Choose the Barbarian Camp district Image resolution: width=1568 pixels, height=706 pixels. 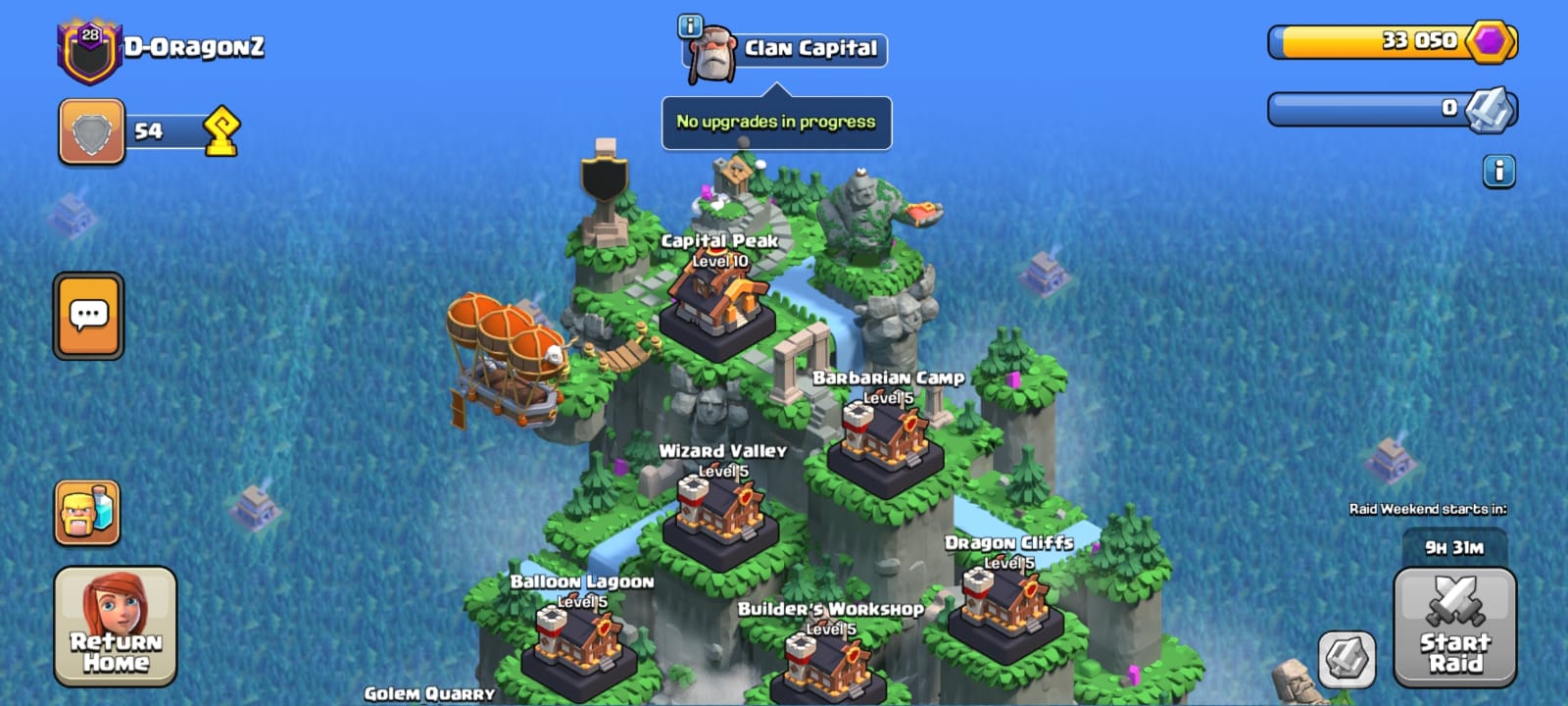click(x=885, y=441)
